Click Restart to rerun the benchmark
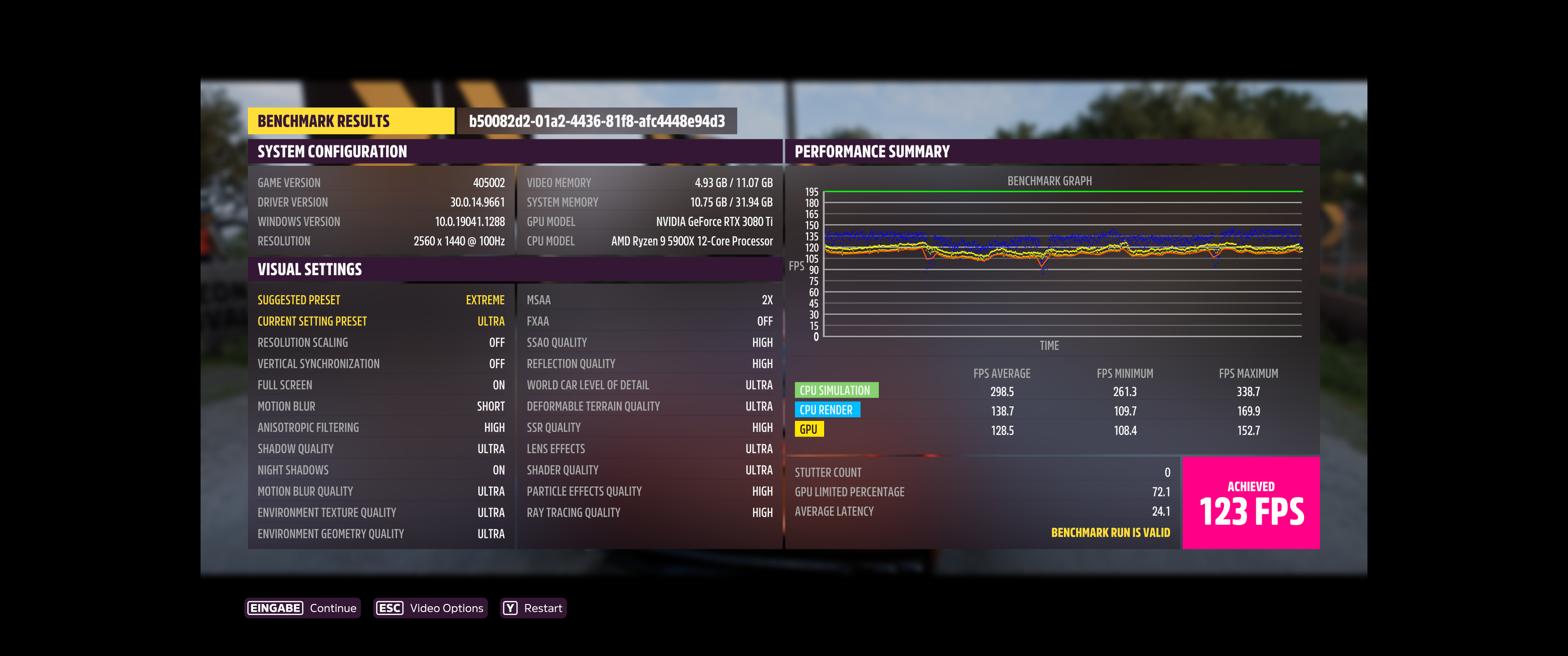 (x=544, y=607)
